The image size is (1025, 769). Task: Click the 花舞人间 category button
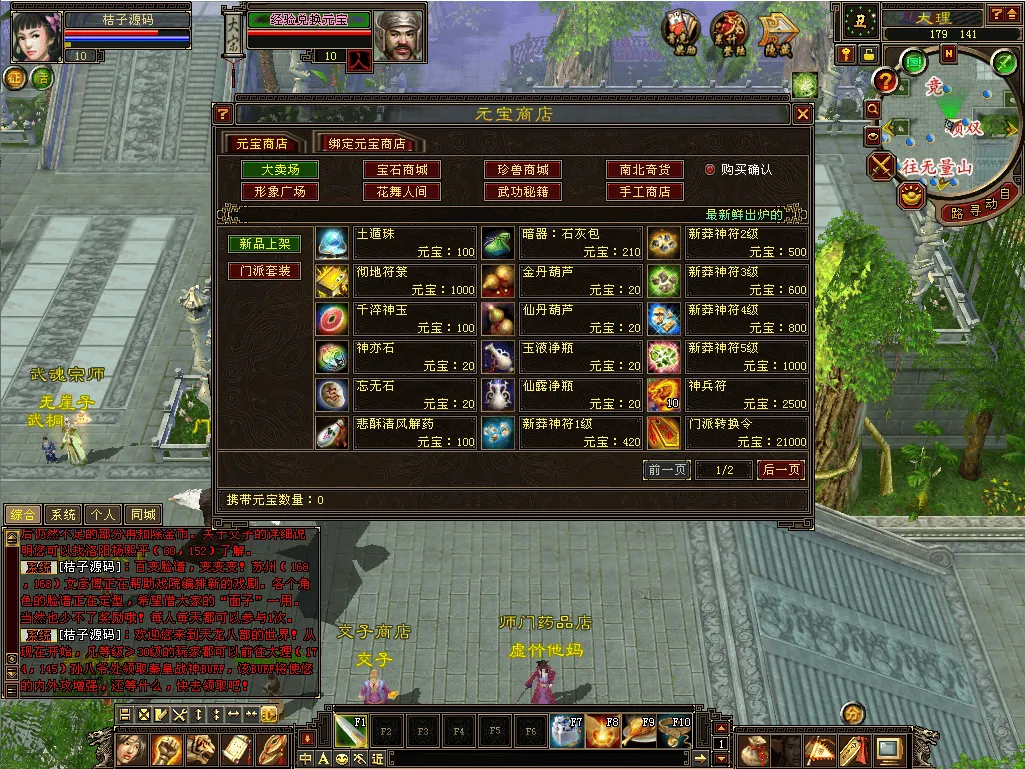click(402, 191)
